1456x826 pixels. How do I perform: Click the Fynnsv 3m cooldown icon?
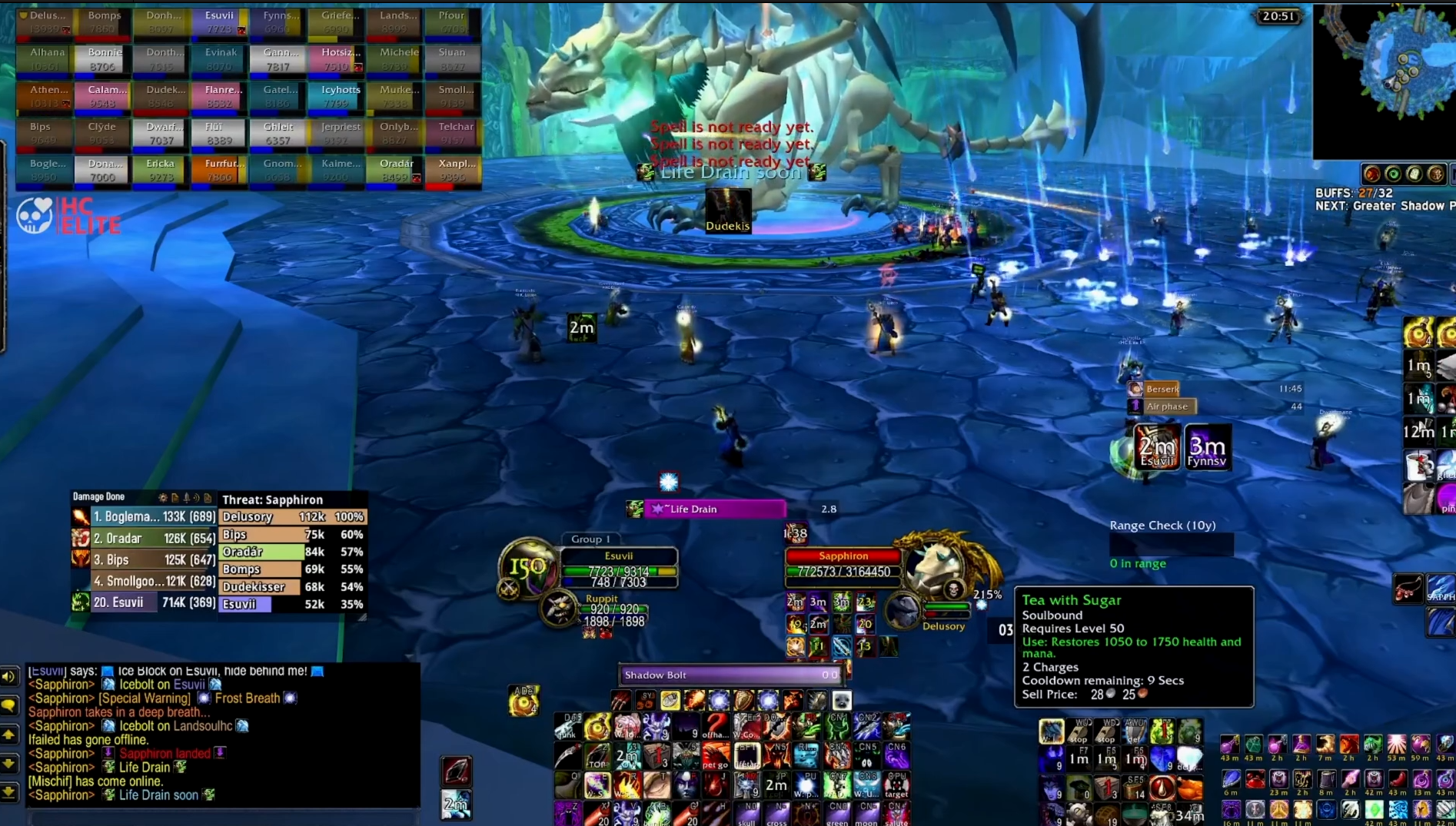click(x=1207, y=448)
